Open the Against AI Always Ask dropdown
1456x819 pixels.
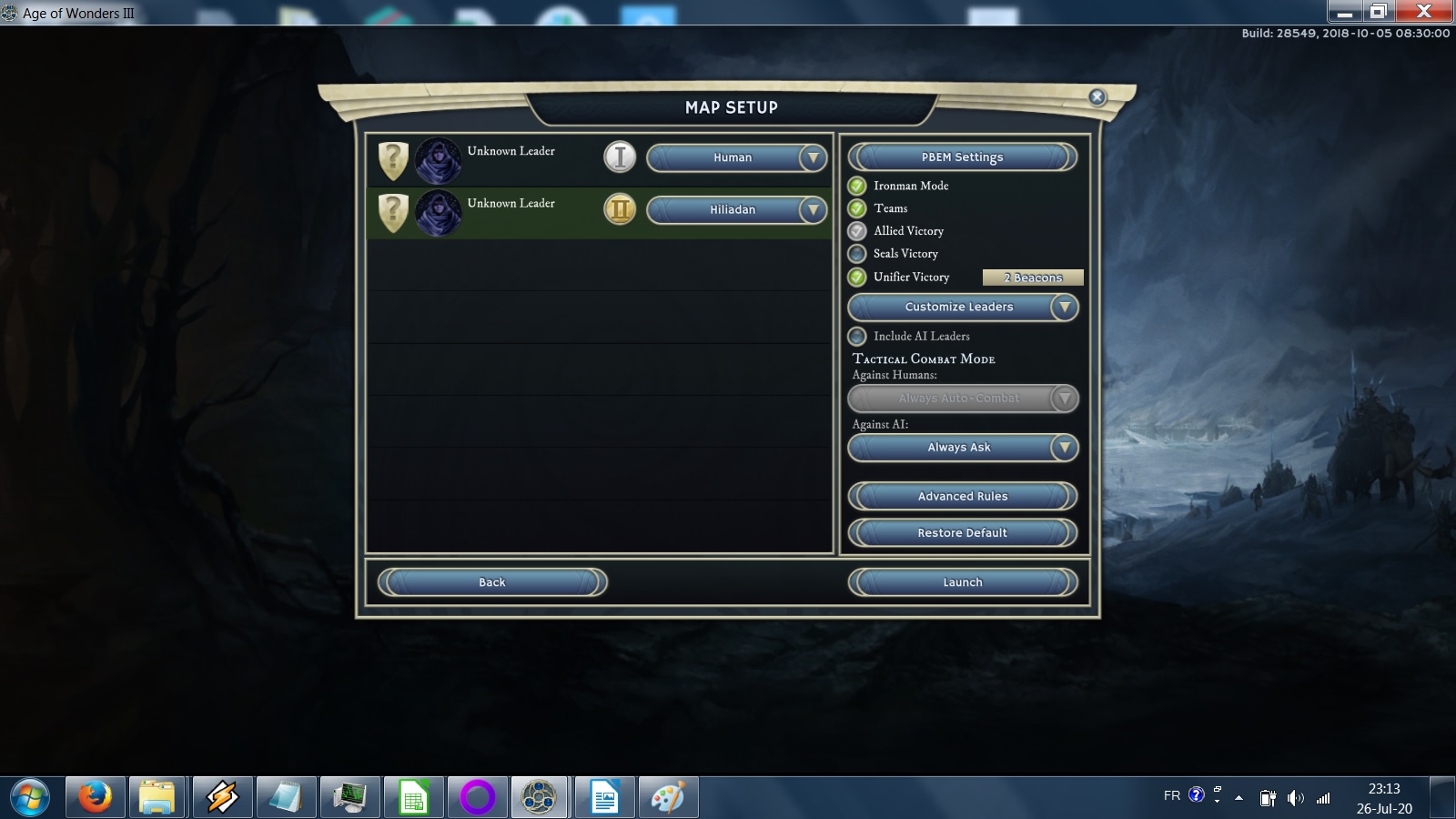click(x=962, y=448)
